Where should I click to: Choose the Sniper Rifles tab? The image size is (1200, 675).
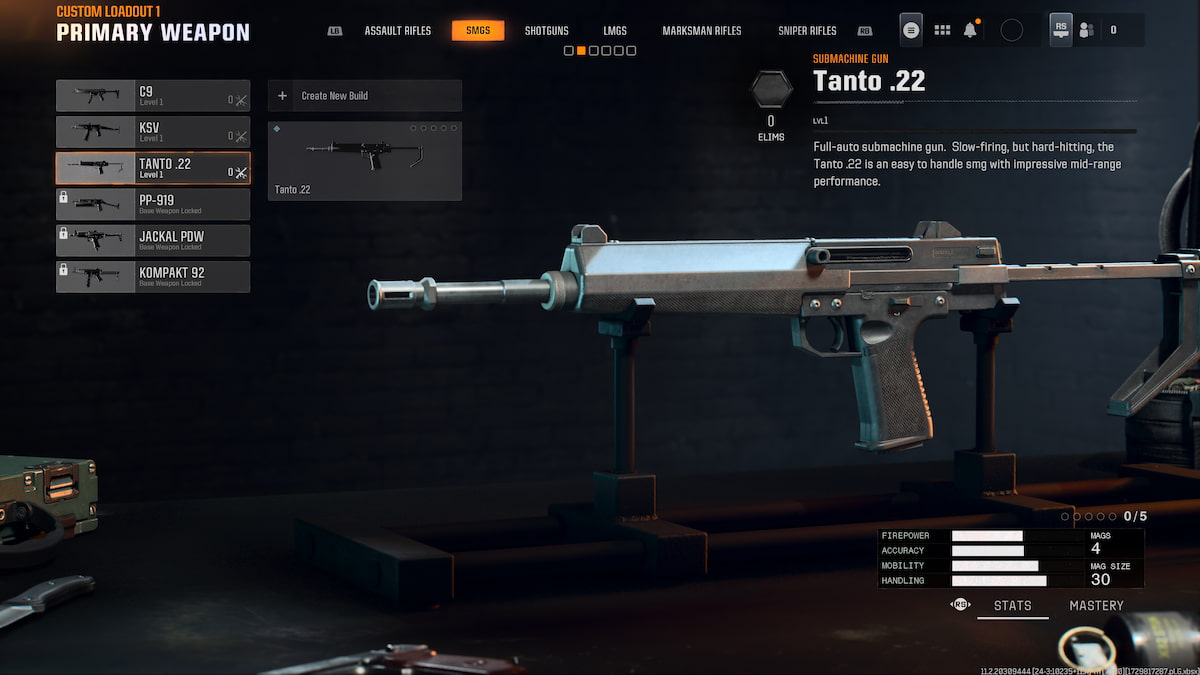807,31
